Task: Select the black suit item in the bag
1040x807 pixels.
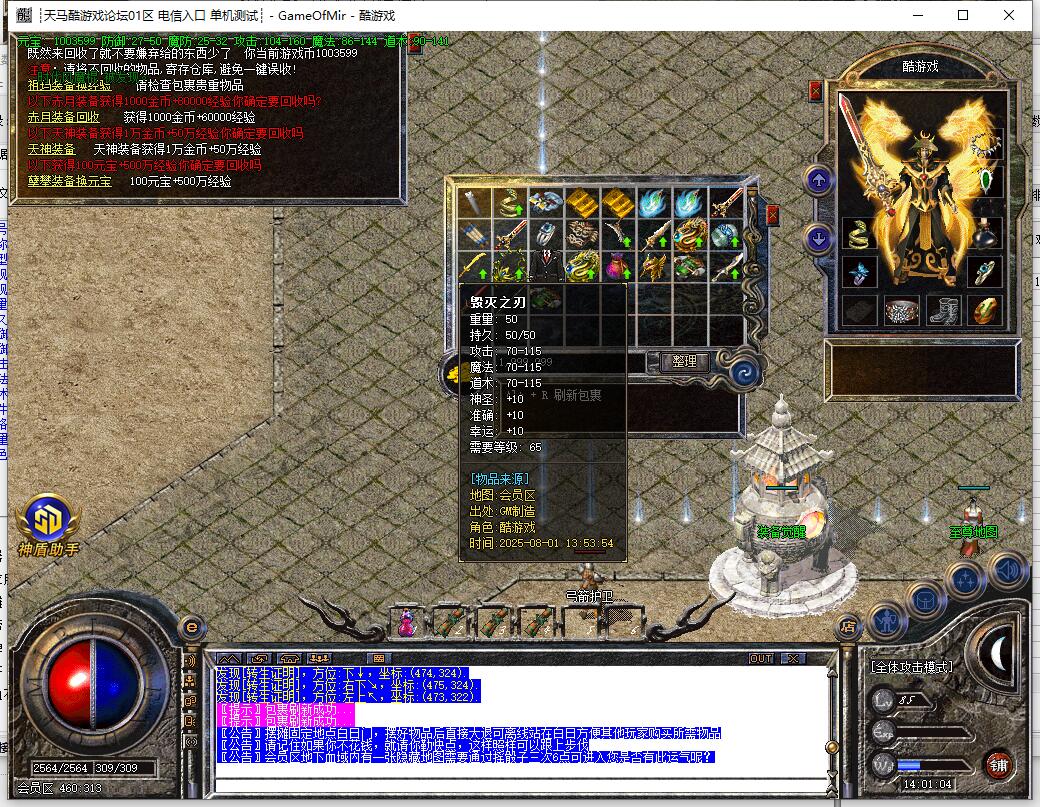Action: [546, 267]
